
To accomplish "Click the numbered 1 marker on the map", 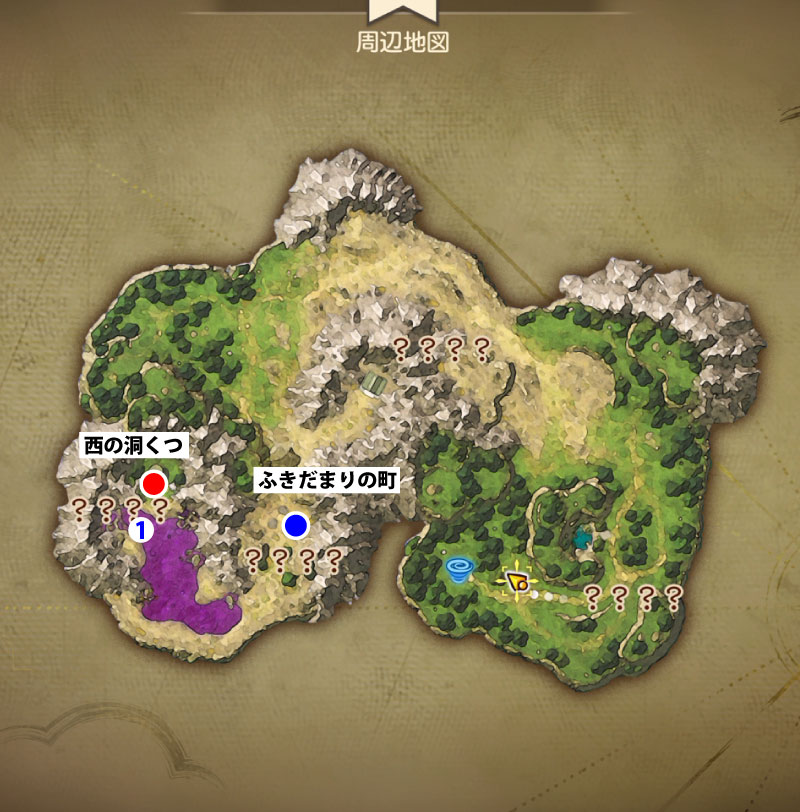I will coord(142,530).
